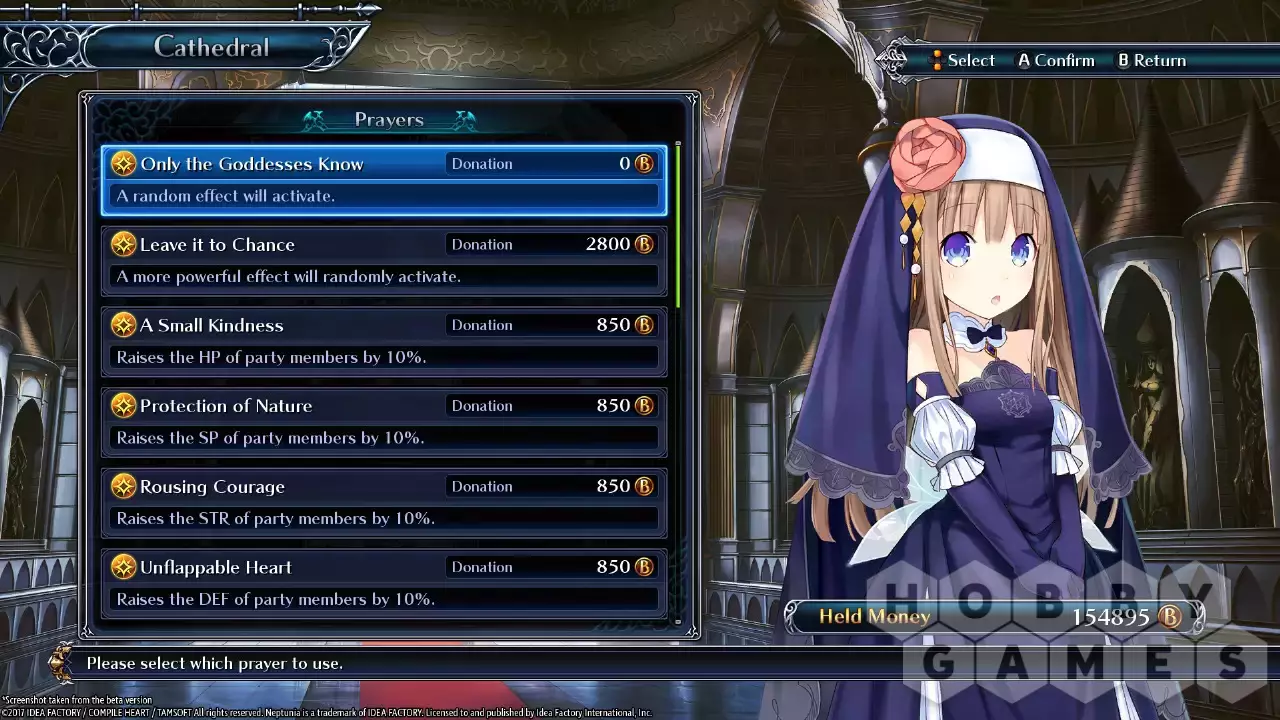
Task: Choose the Rousing Courage prayer
Action: click(x=384, y=502)
